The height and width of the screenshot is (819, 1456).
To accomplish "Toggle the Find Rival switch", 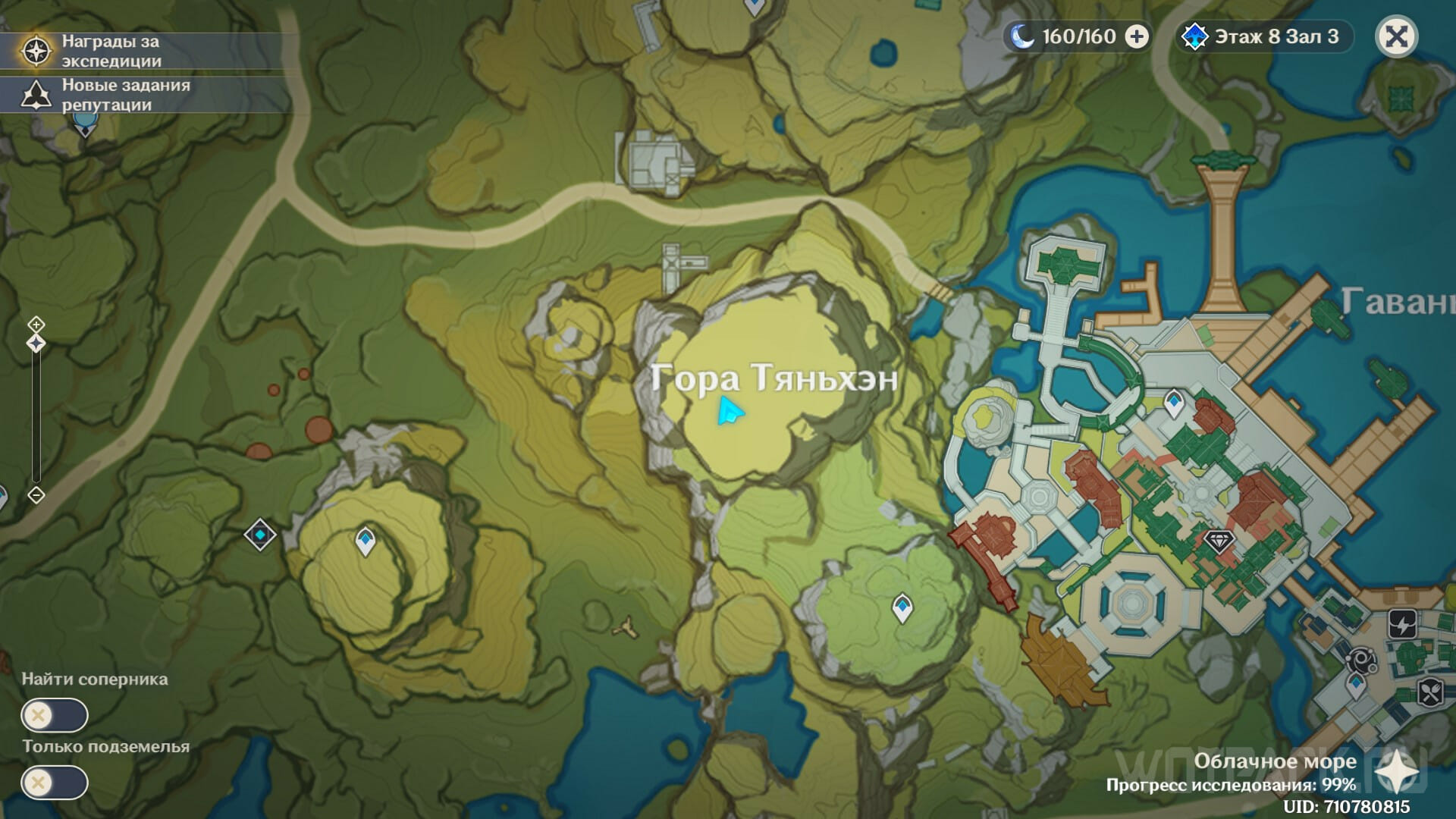I will click(55, 715).
